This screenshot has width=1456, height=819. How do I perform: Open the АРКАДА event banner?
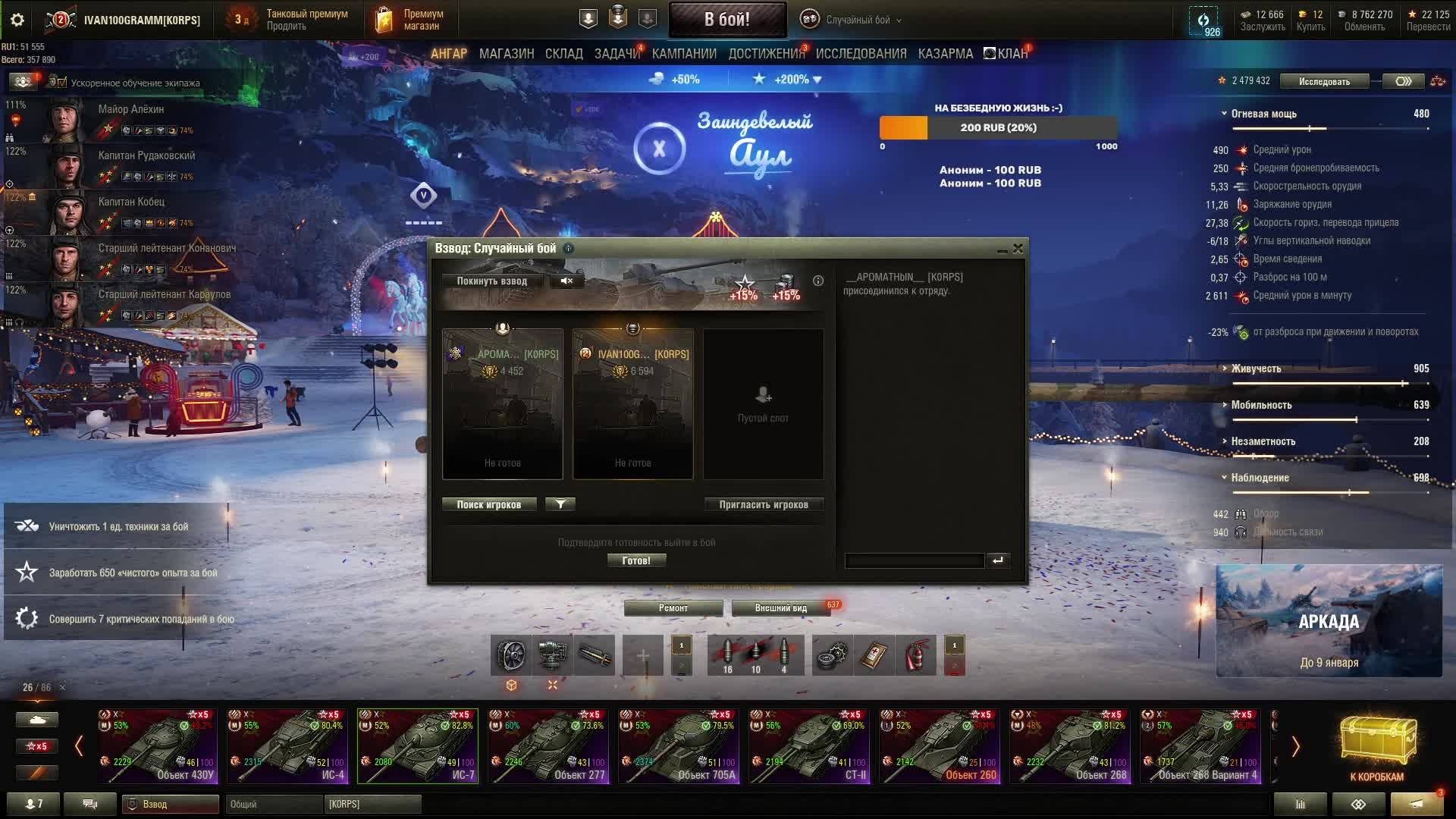click(x=1329, y=621)
